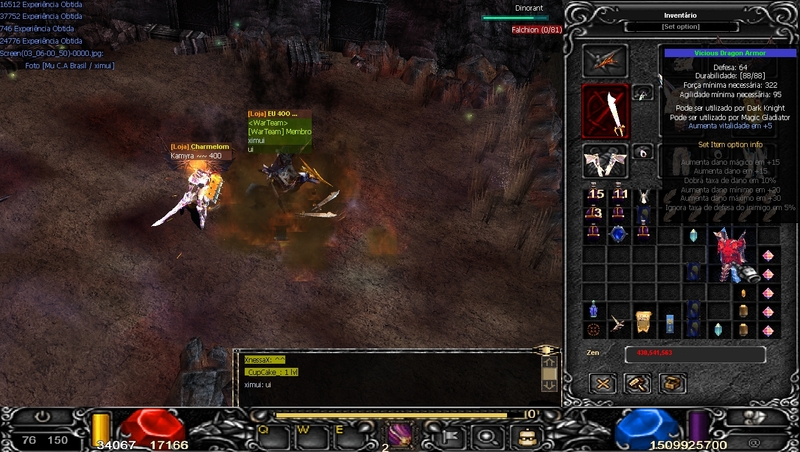Select the Q potion hotkey slot
Viewport: 800px width, 452px height.
266,434
